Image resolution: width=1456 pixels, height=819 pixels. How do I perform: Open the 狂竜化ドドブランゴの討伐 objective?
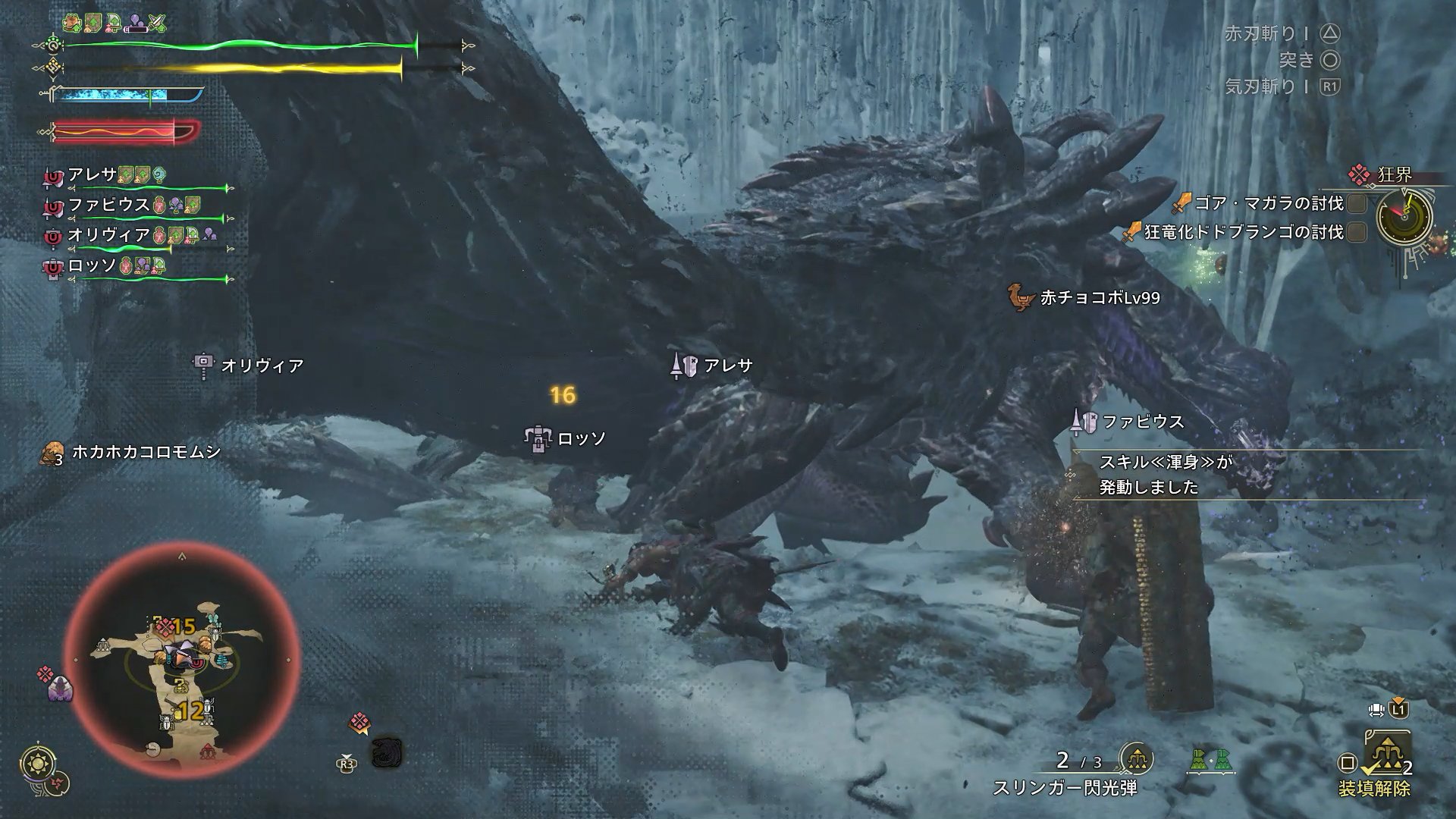1243,232
